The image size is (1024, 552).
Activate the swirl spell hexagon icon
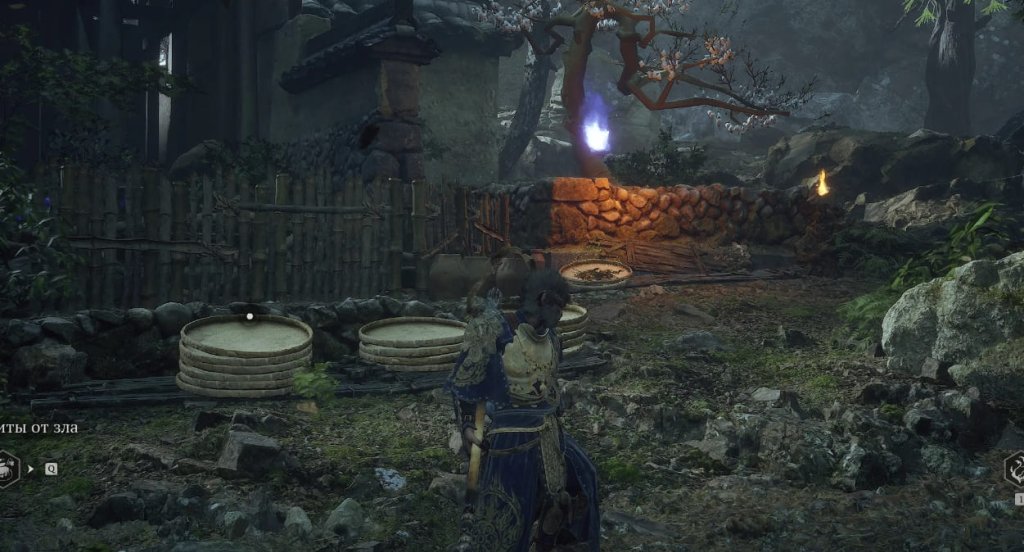[x=1016, y=468]
